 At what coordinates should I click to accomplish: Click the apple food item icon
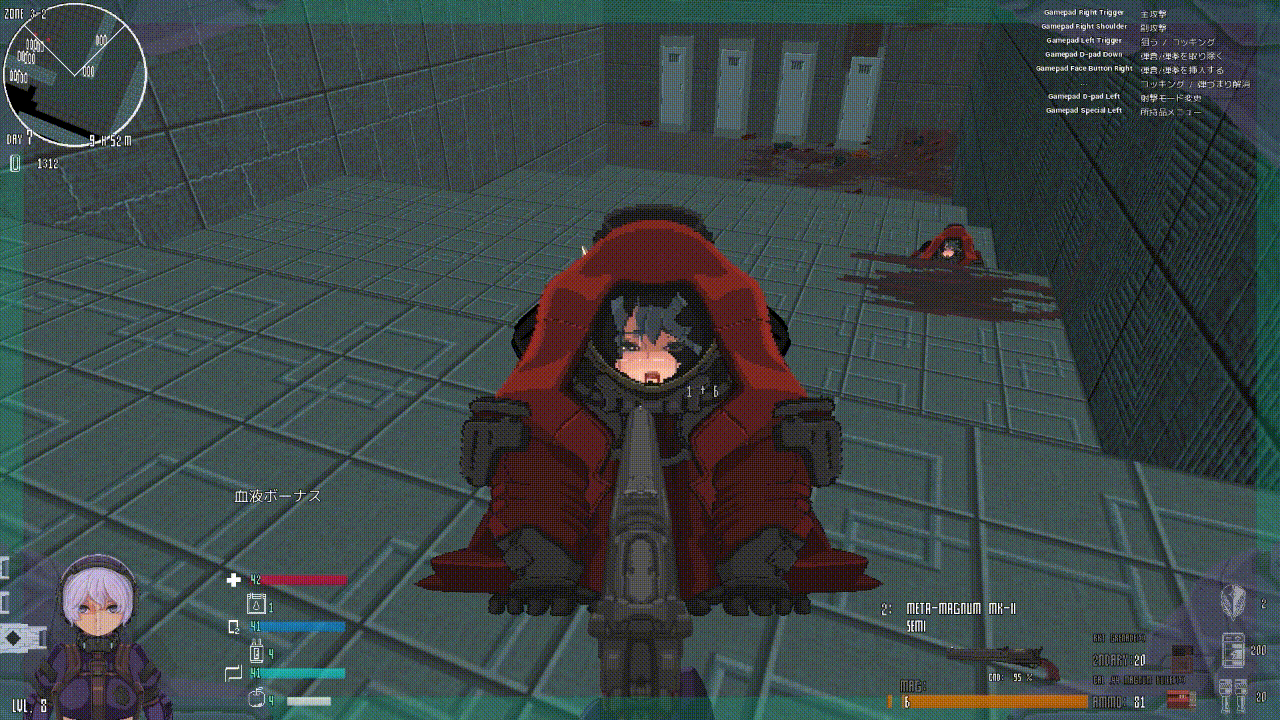point(256,698)
